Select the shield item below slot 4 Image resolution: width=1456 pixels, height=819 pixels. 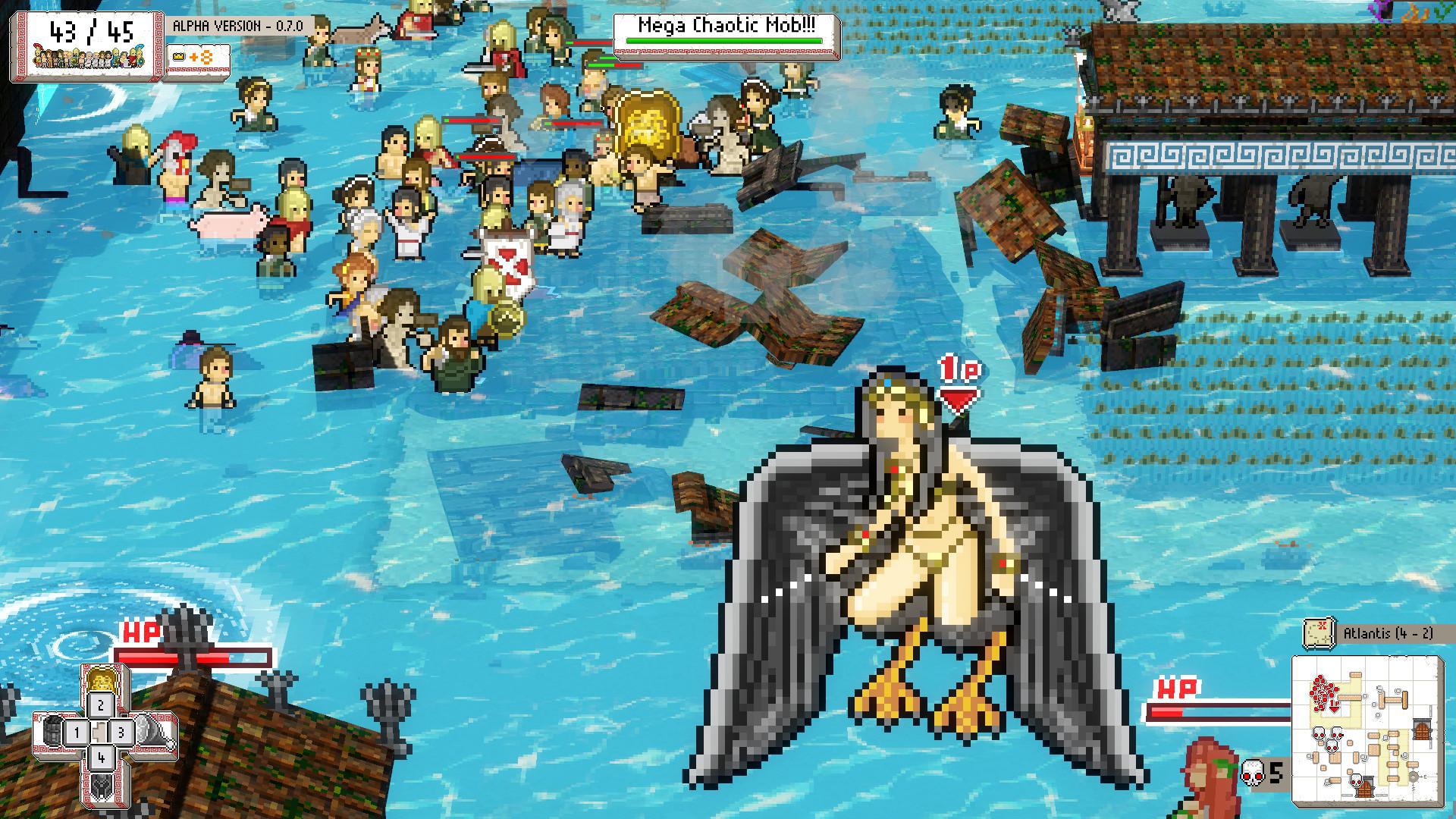102,786
